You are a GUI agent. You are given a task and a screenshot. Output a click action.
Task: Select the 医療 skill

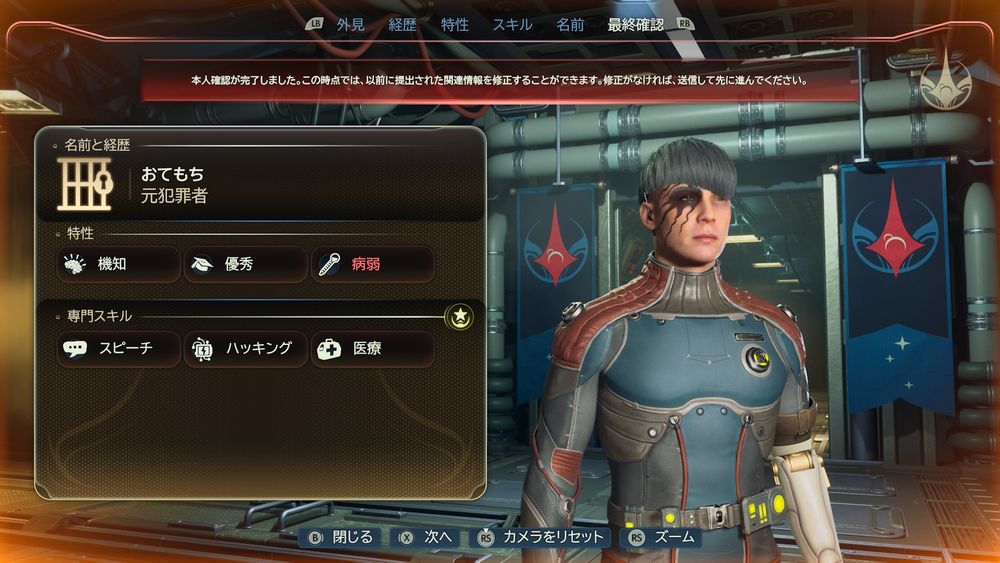[373, 349]
